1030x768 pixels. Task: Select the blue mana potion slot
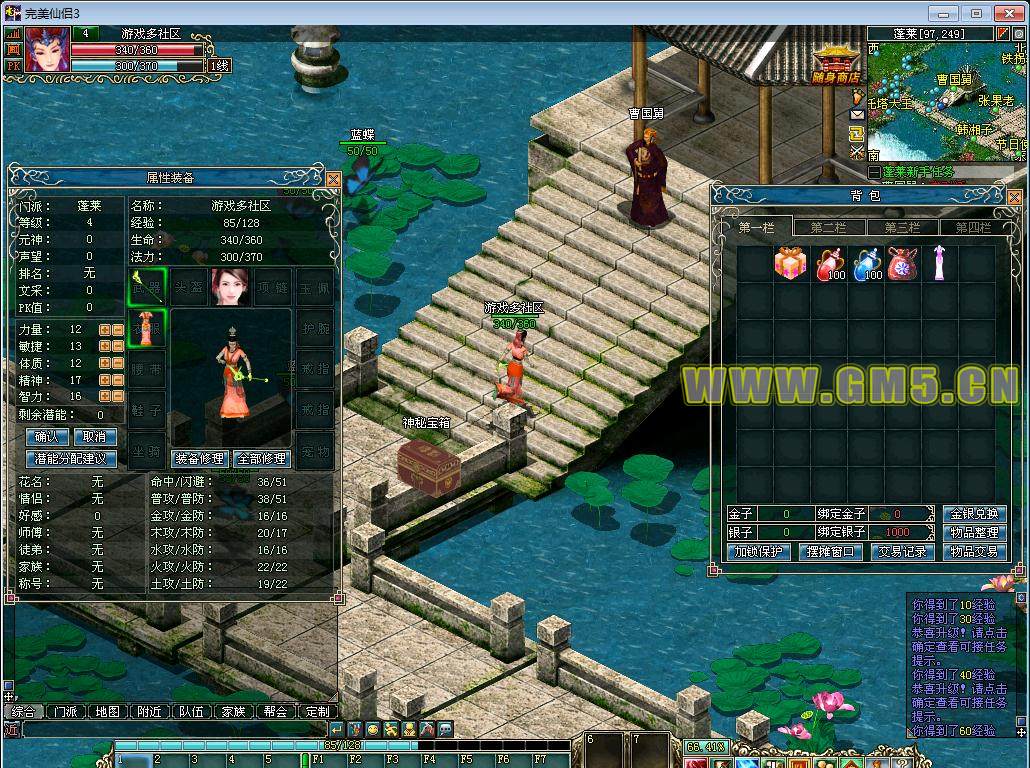click(x=865, y=264)
